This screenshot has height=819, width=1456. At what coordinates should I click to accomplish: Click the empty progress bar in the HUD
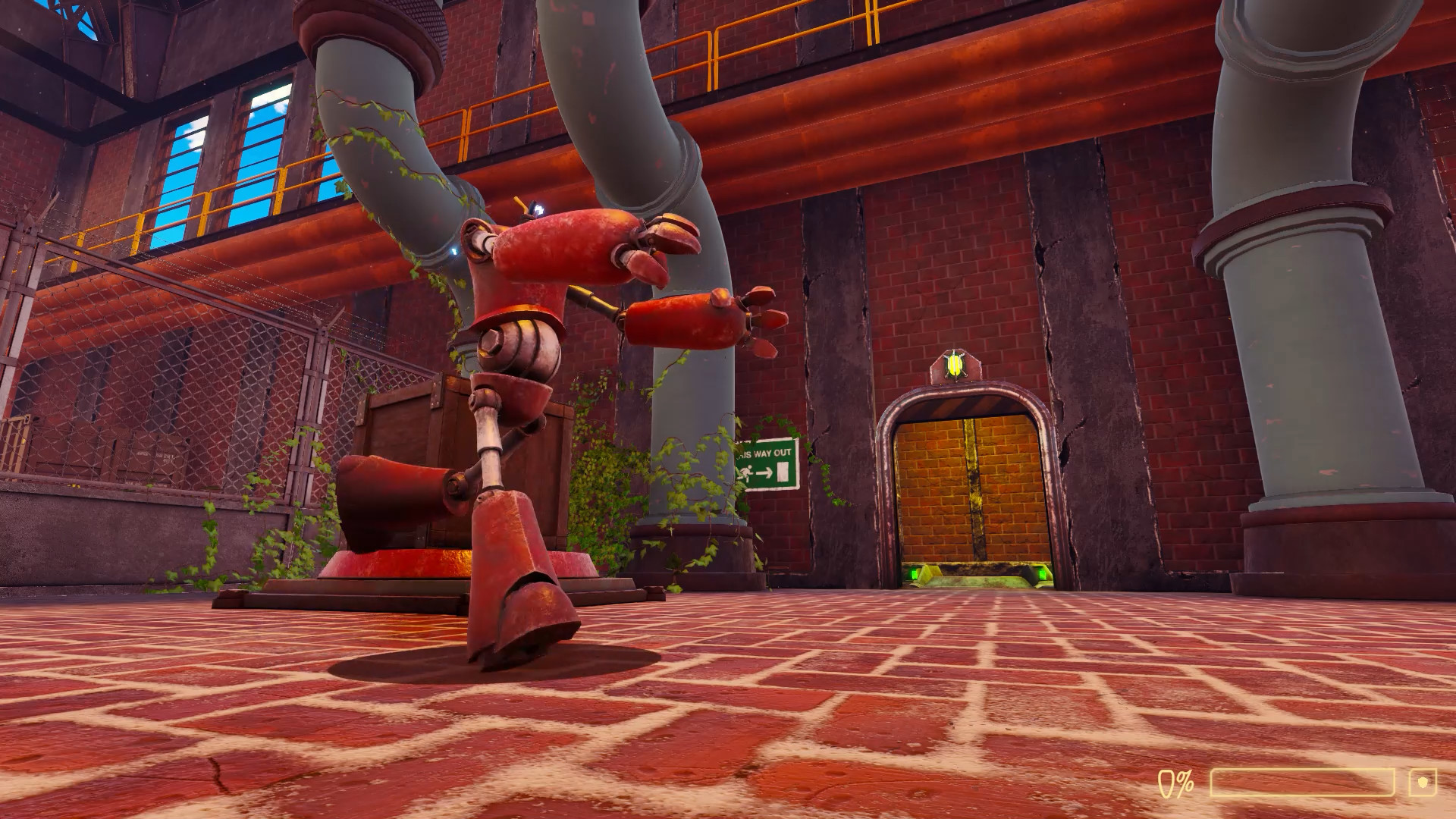[x=1302, y=783]
